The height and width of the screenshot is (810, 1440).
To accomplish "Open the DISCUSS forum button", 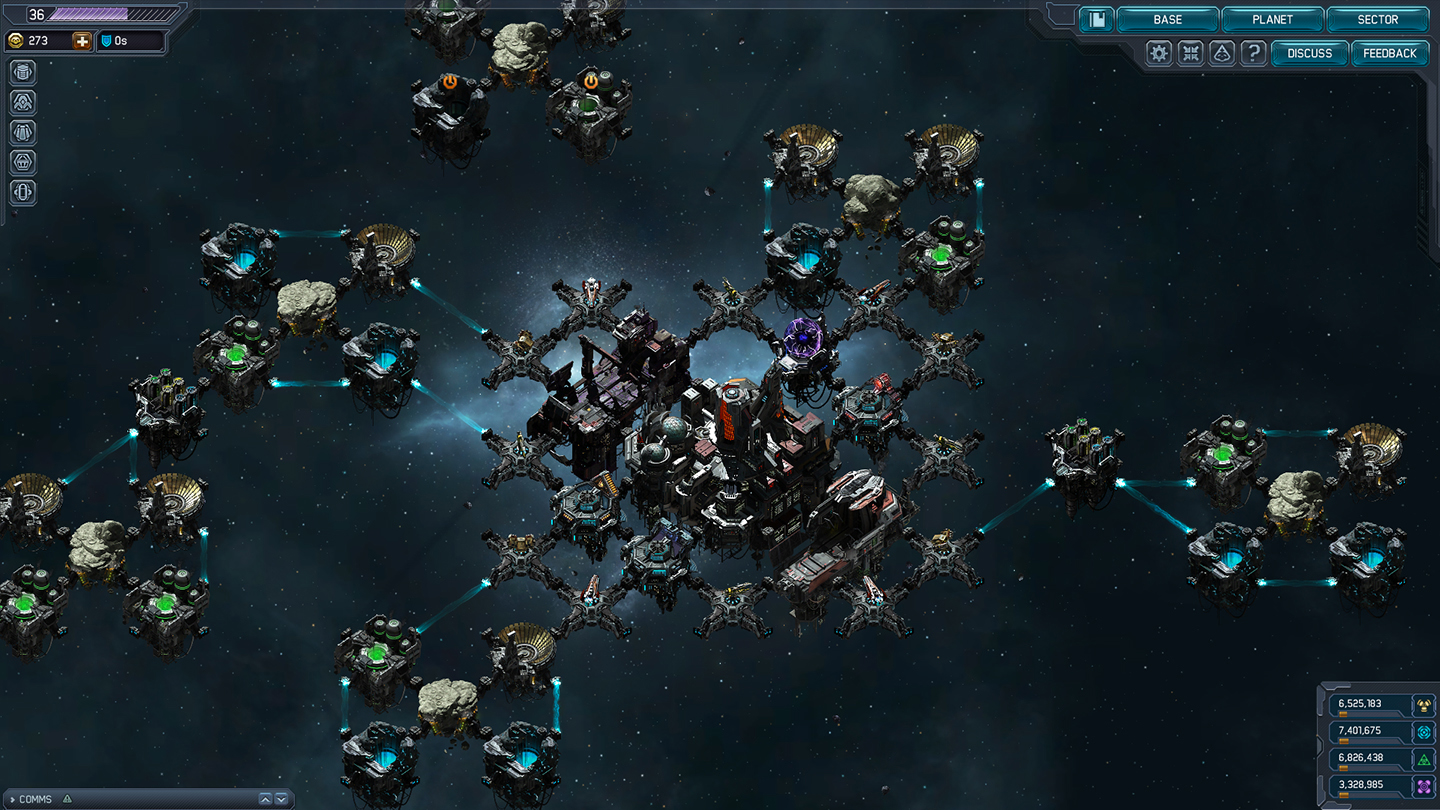I will 1309,53.
